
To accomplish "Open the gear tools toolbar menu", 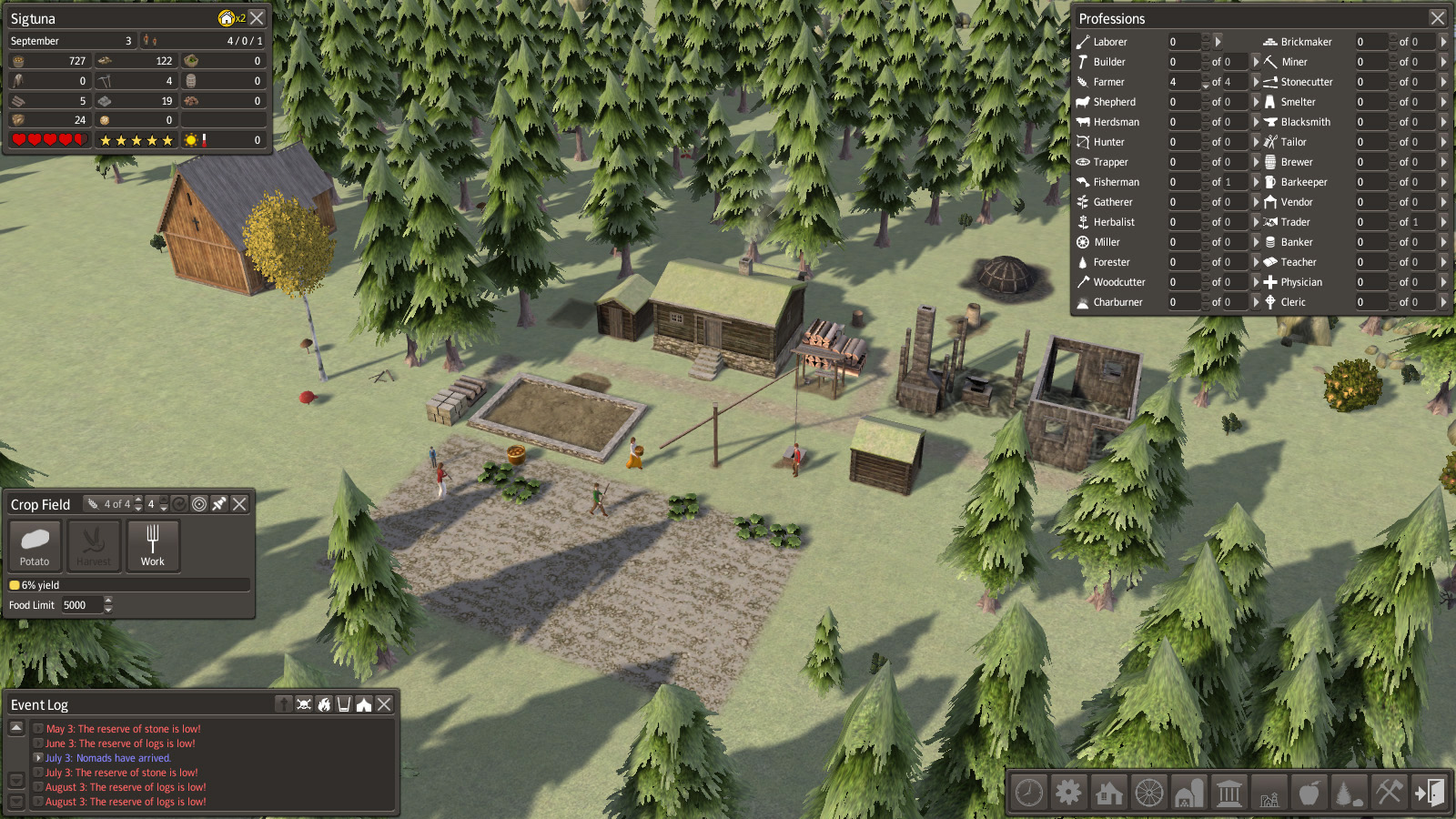I will tap(1069, 793).
